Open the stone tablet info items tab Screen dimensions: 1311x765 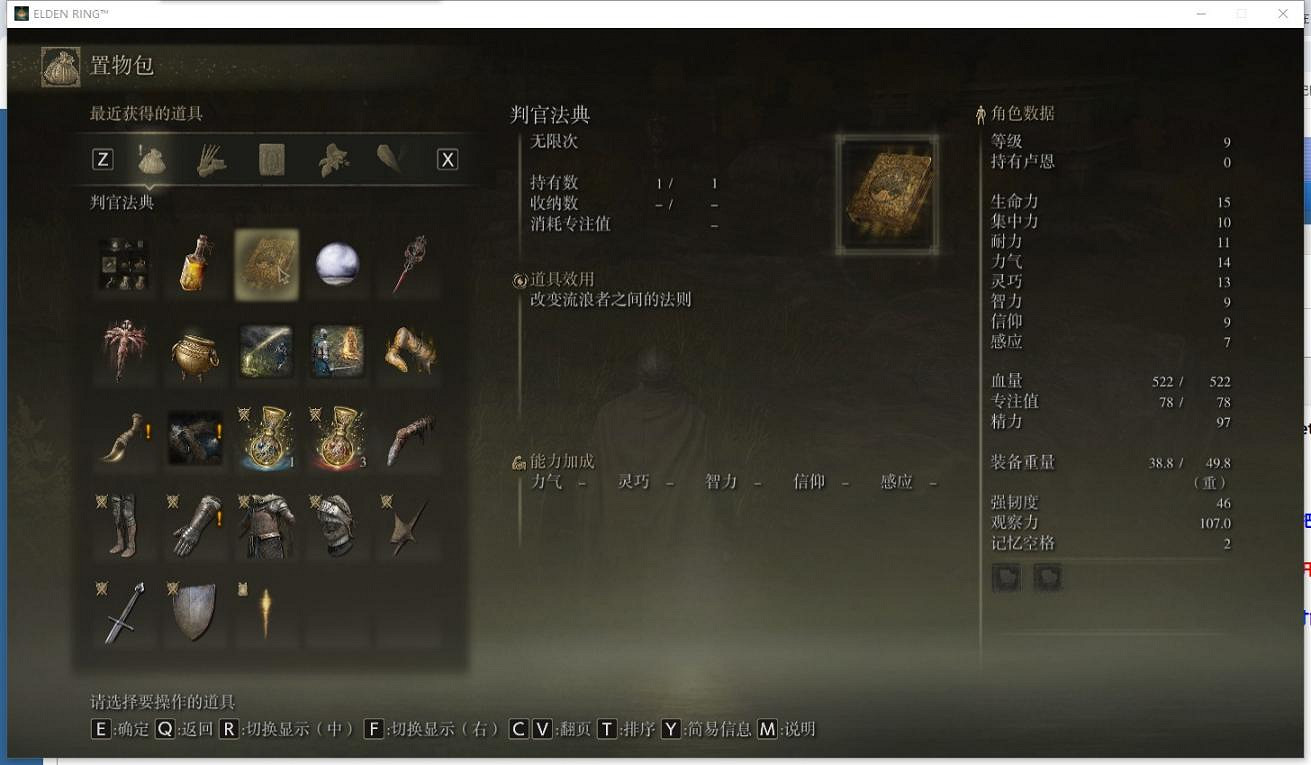point(271,158)
